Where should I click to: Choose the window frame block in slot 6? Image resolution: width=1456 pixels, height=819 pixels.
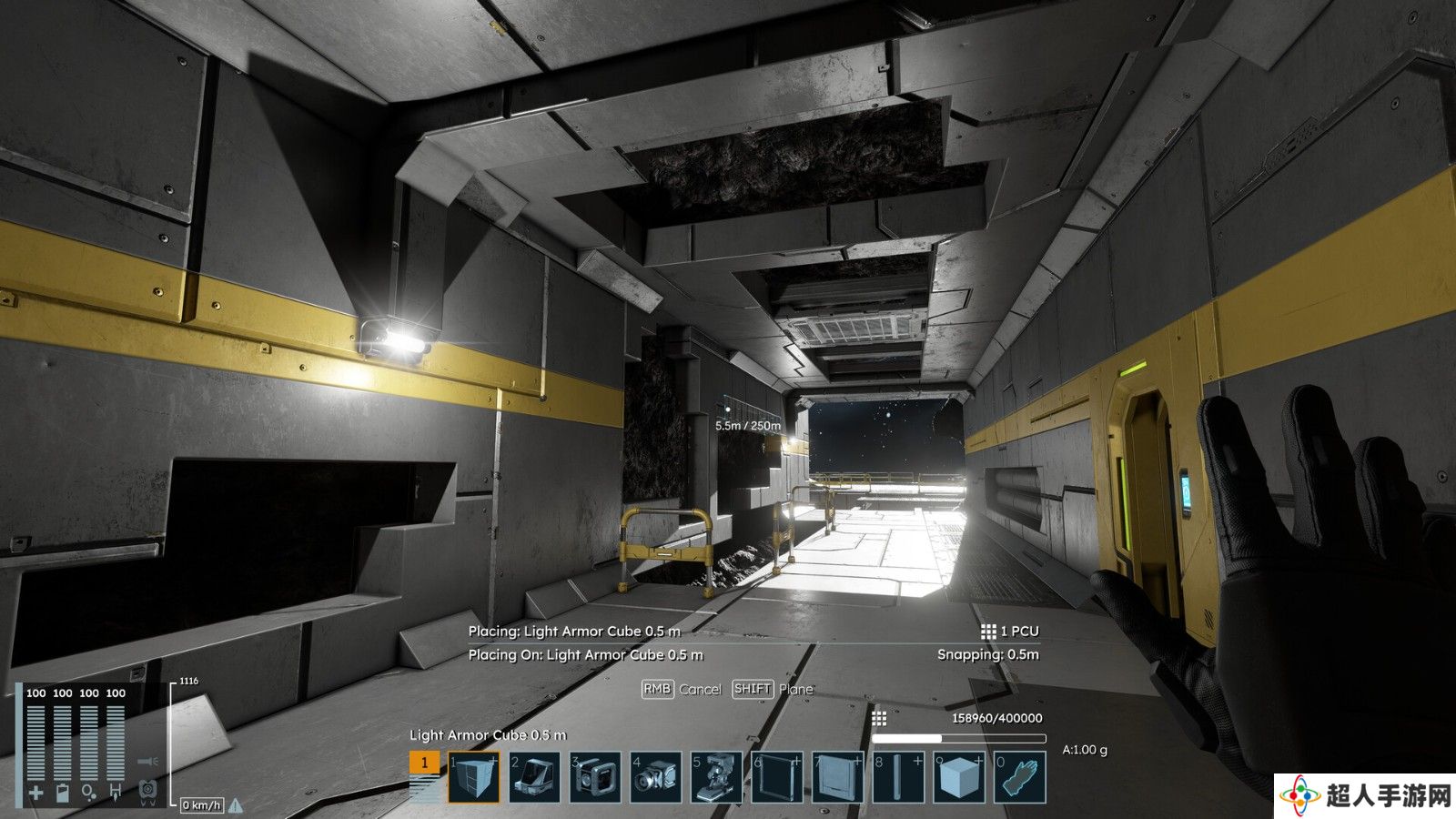[x=777, y=777]
